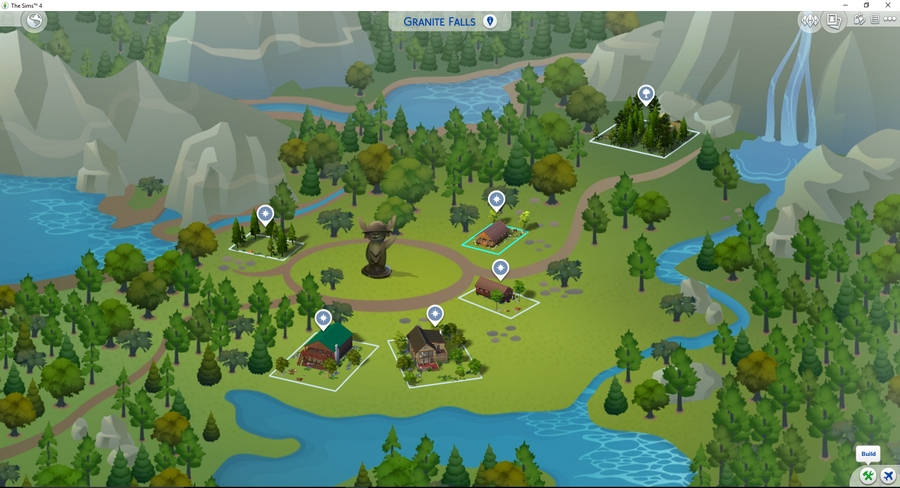Enter Build mode with the green wrench button
This screenshot has height=488, width=900.
tap(868, 474)
